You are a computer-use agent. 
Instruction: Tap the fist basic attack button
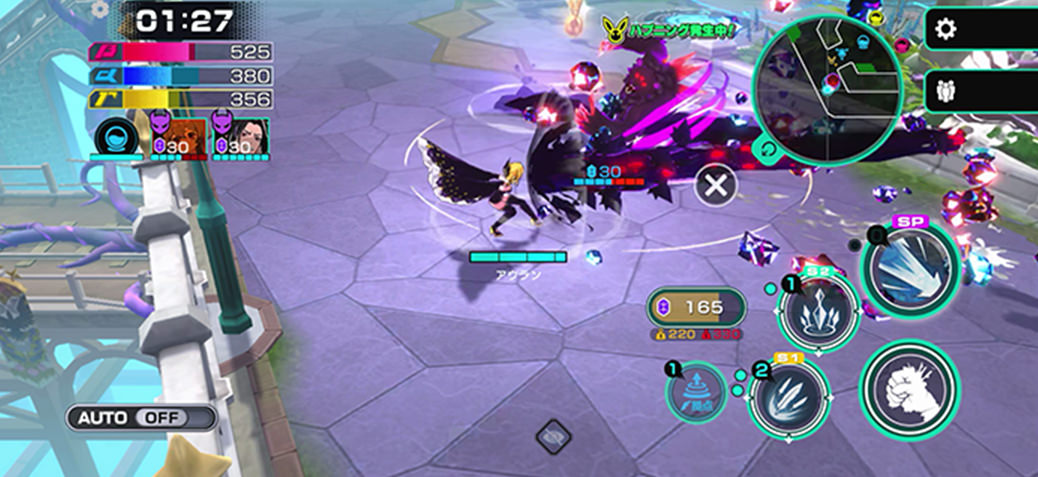coord(909,388)
